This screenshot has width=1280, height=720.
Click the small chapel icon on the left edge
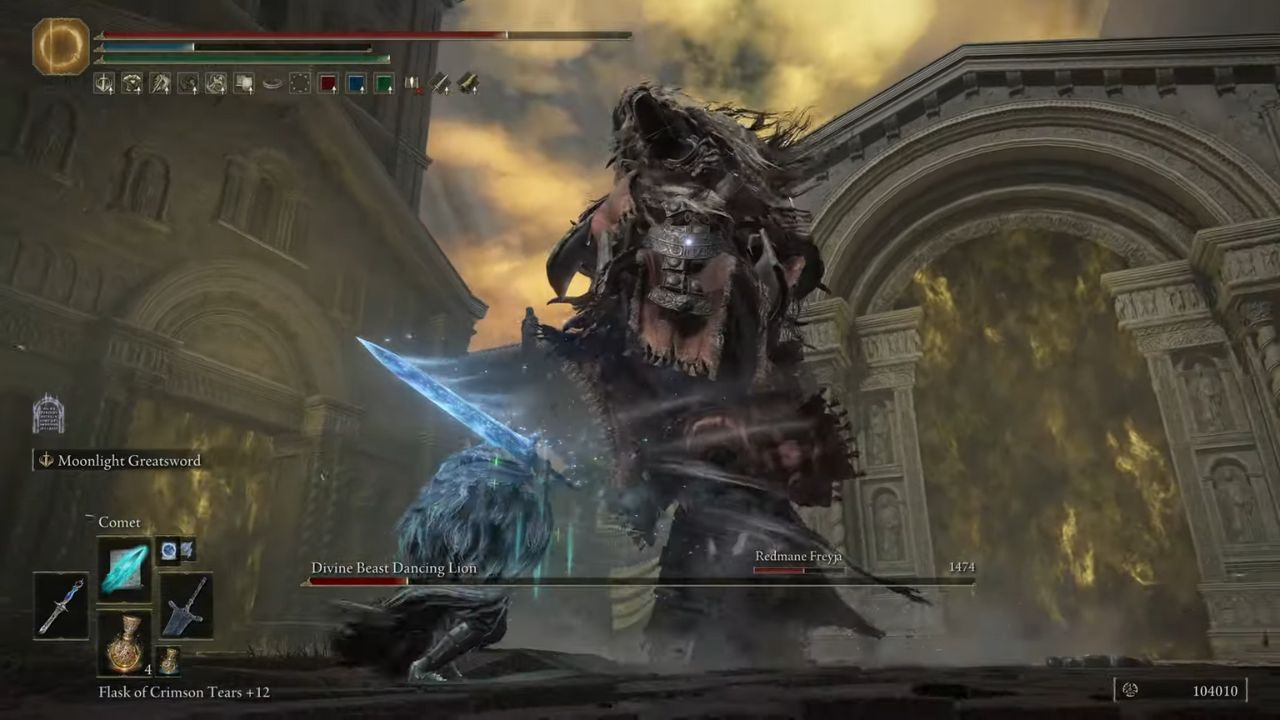(x=47, y=415)
